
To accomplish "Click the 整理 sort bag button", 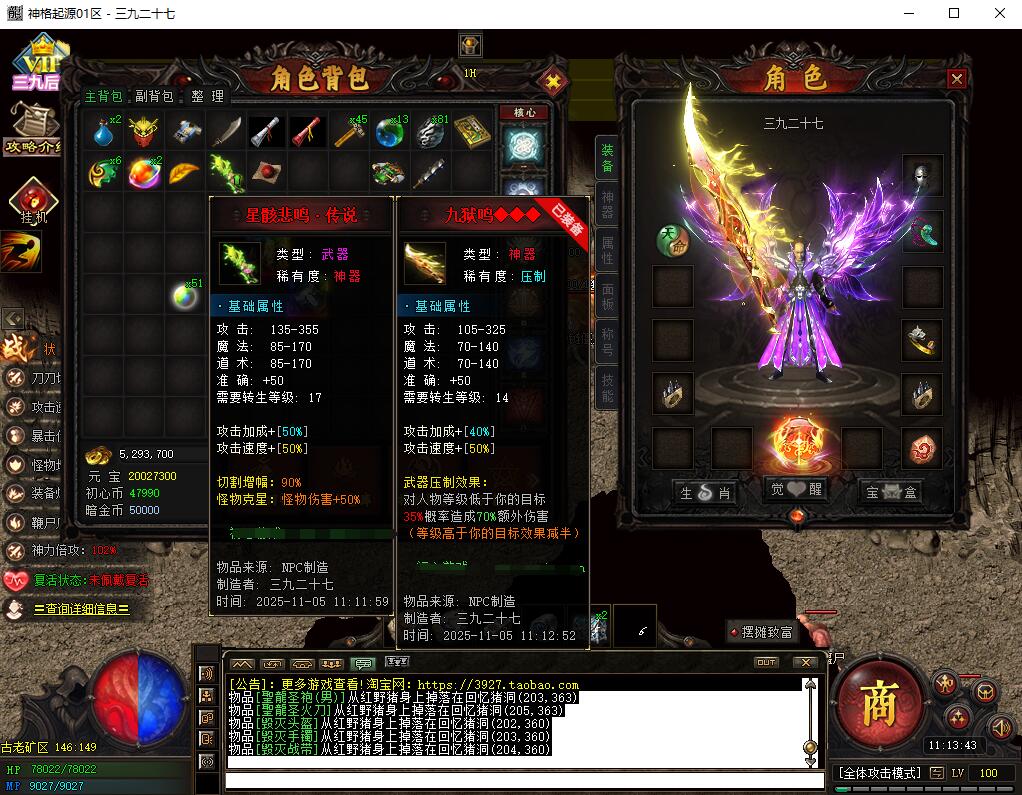I will tap(208, 97).
